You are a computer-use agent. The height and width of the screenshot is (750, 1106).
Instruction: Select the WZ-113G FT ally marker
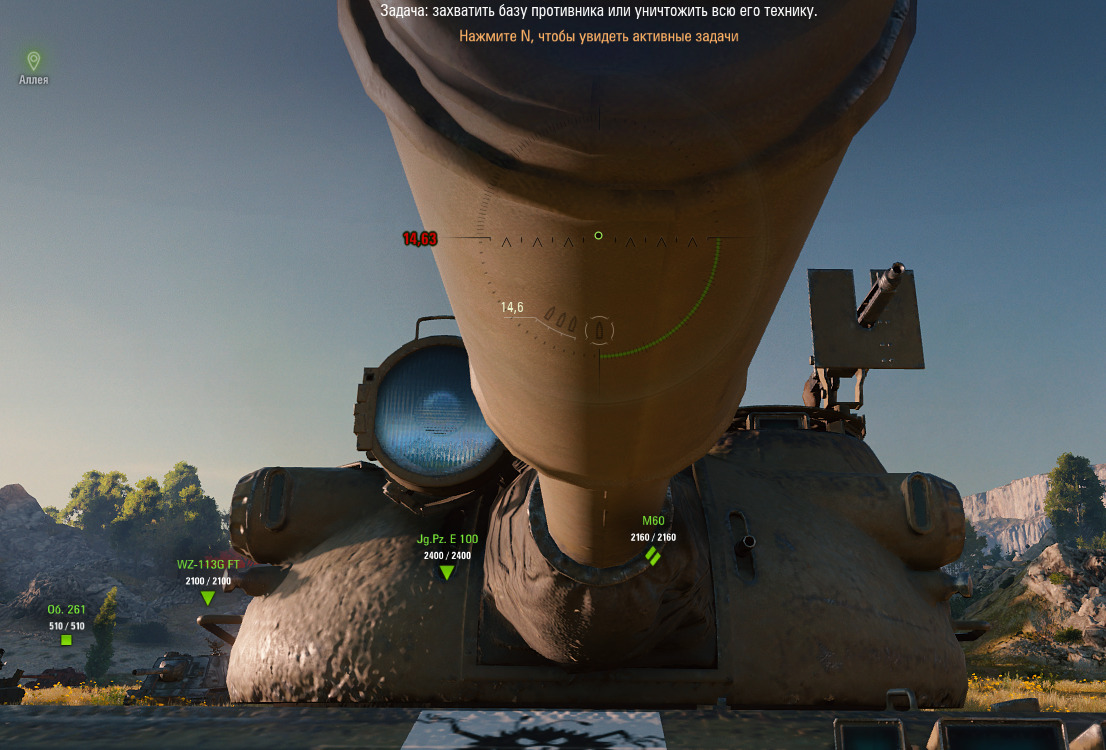[x=207, y=598]
